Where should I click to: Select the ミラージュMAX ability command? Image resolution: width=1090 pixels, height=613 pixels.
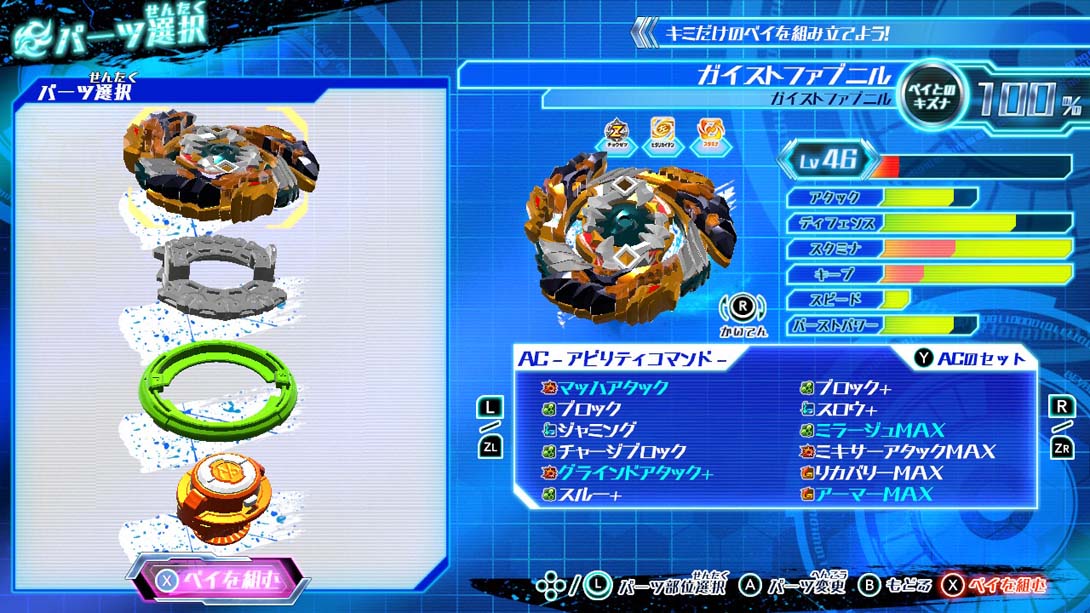(879, 430)
